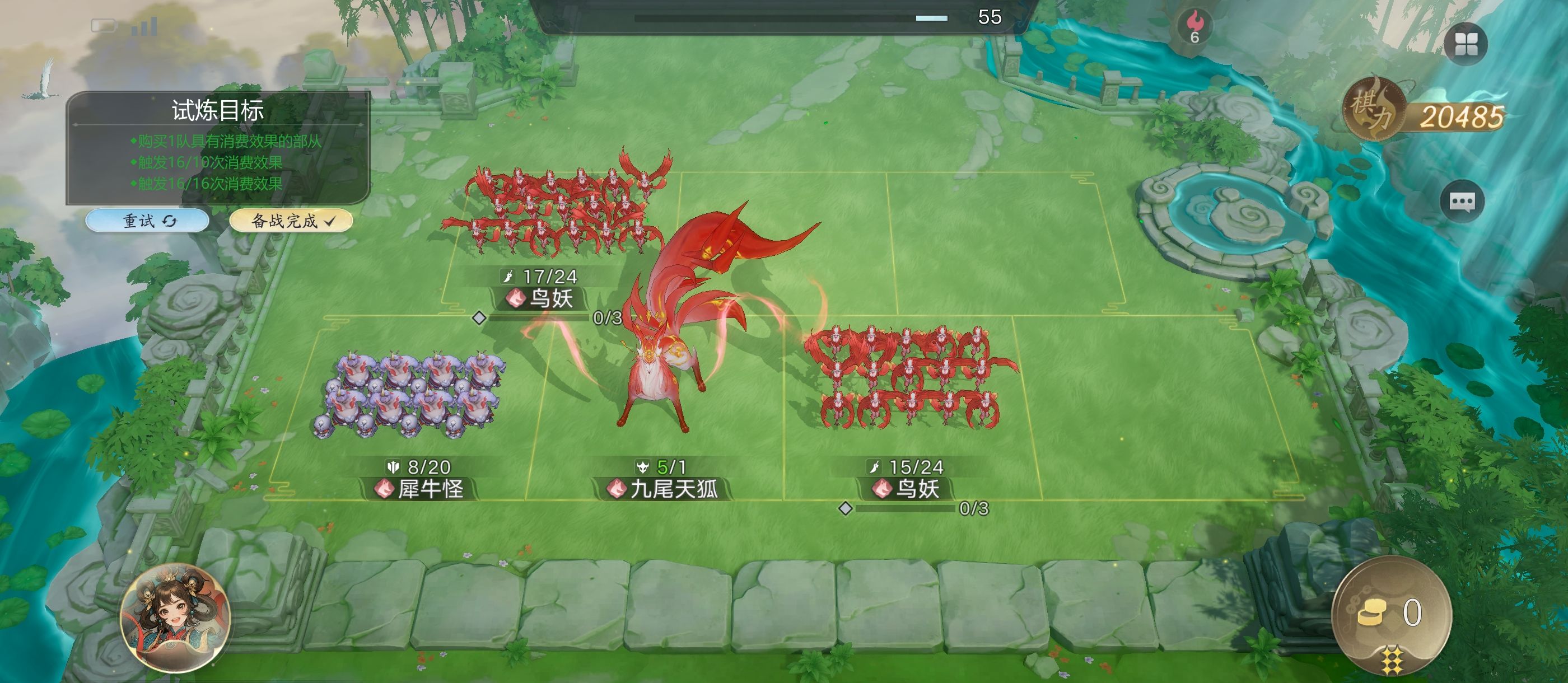Click the 重试 retry button
This screenshot has width=1568, height=683.
[x=148, y=221]
